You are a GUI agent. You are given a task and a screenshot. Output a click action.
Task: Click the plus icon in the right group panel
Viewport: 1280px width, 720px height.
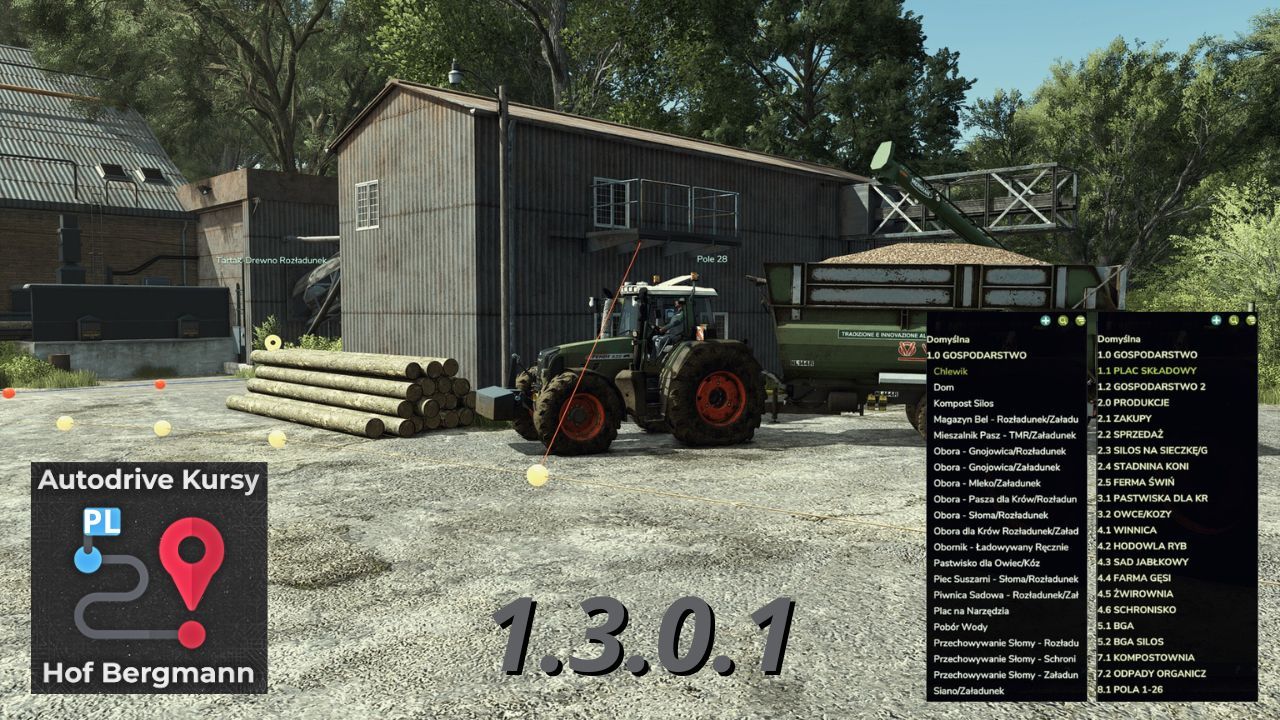(x=1215, y=321)
